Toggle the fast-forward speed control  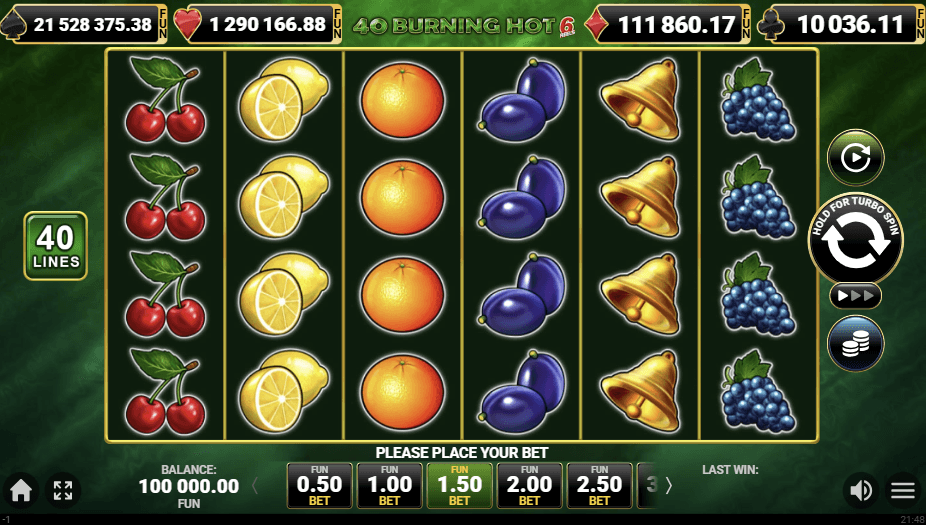click(x=855, y=296)
